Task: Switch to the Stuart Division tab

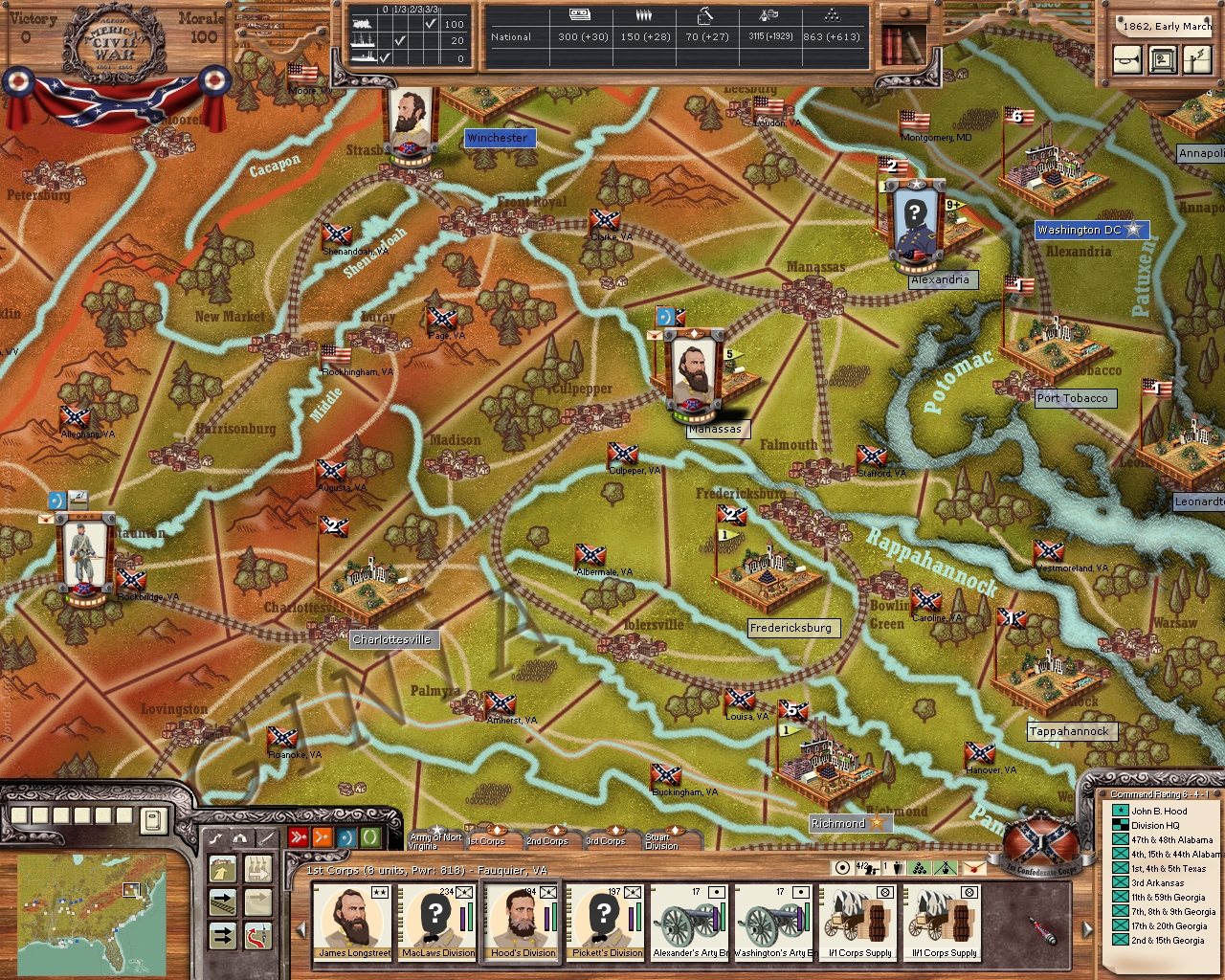Action: [662, 839]
